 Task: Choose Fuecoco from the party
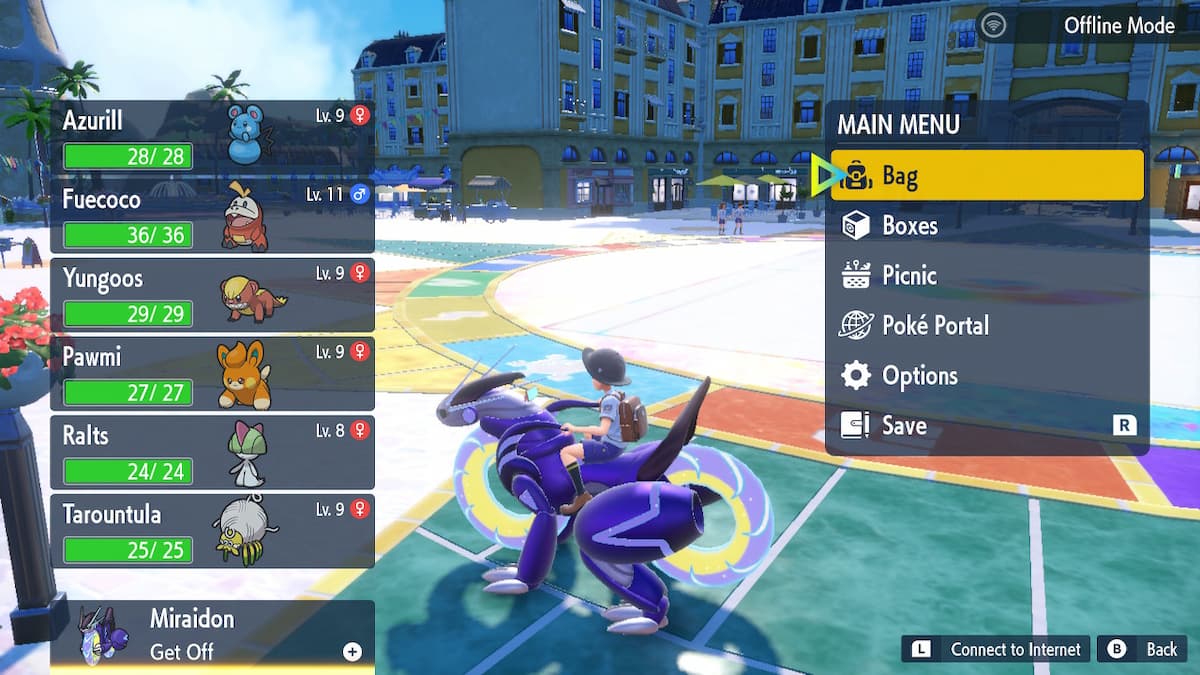[x=212, y=216]
